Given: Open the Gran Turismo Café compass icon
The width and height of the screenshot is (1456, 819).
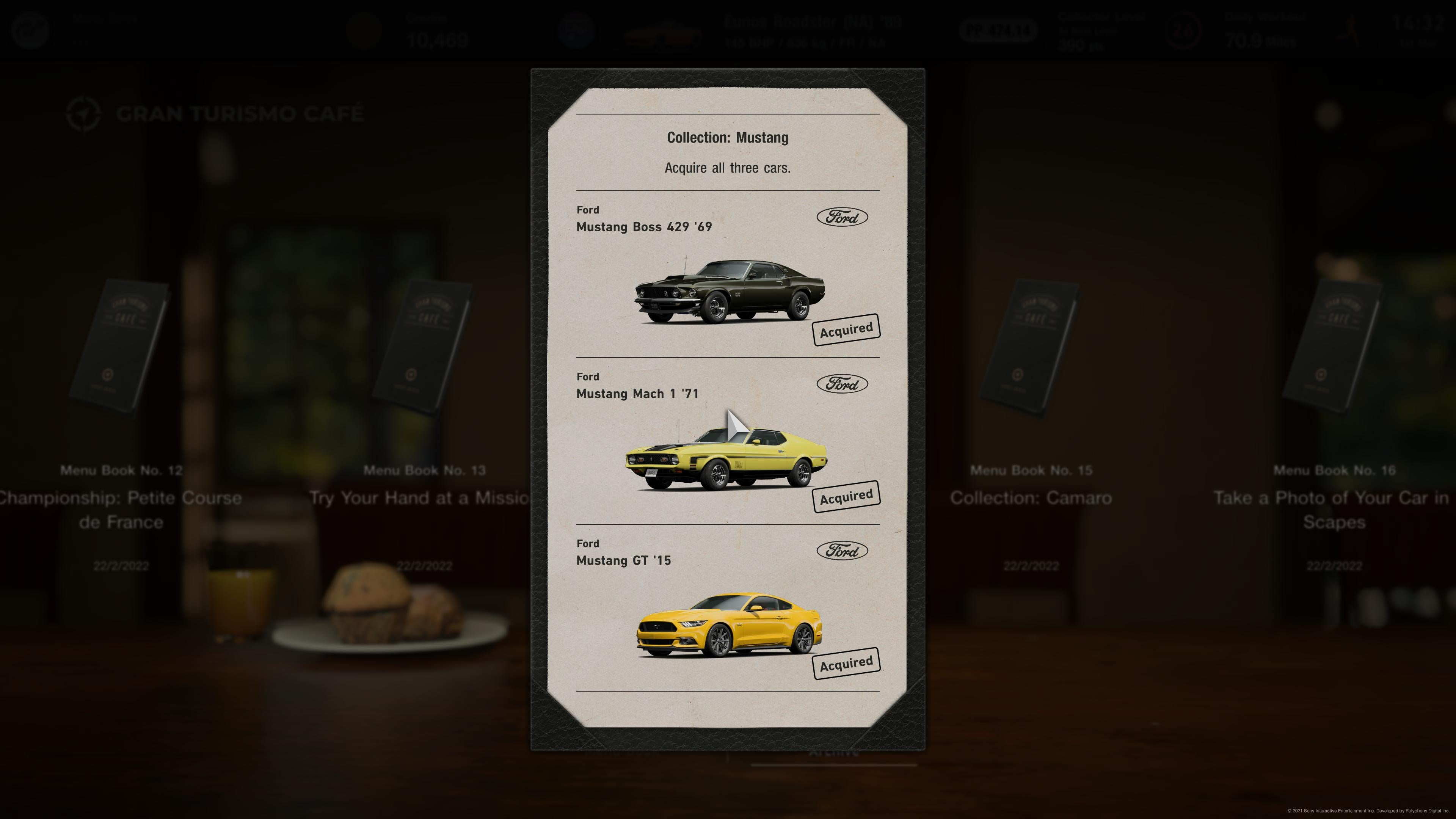Looking at the screenshot, I should (x=84, y=113).
